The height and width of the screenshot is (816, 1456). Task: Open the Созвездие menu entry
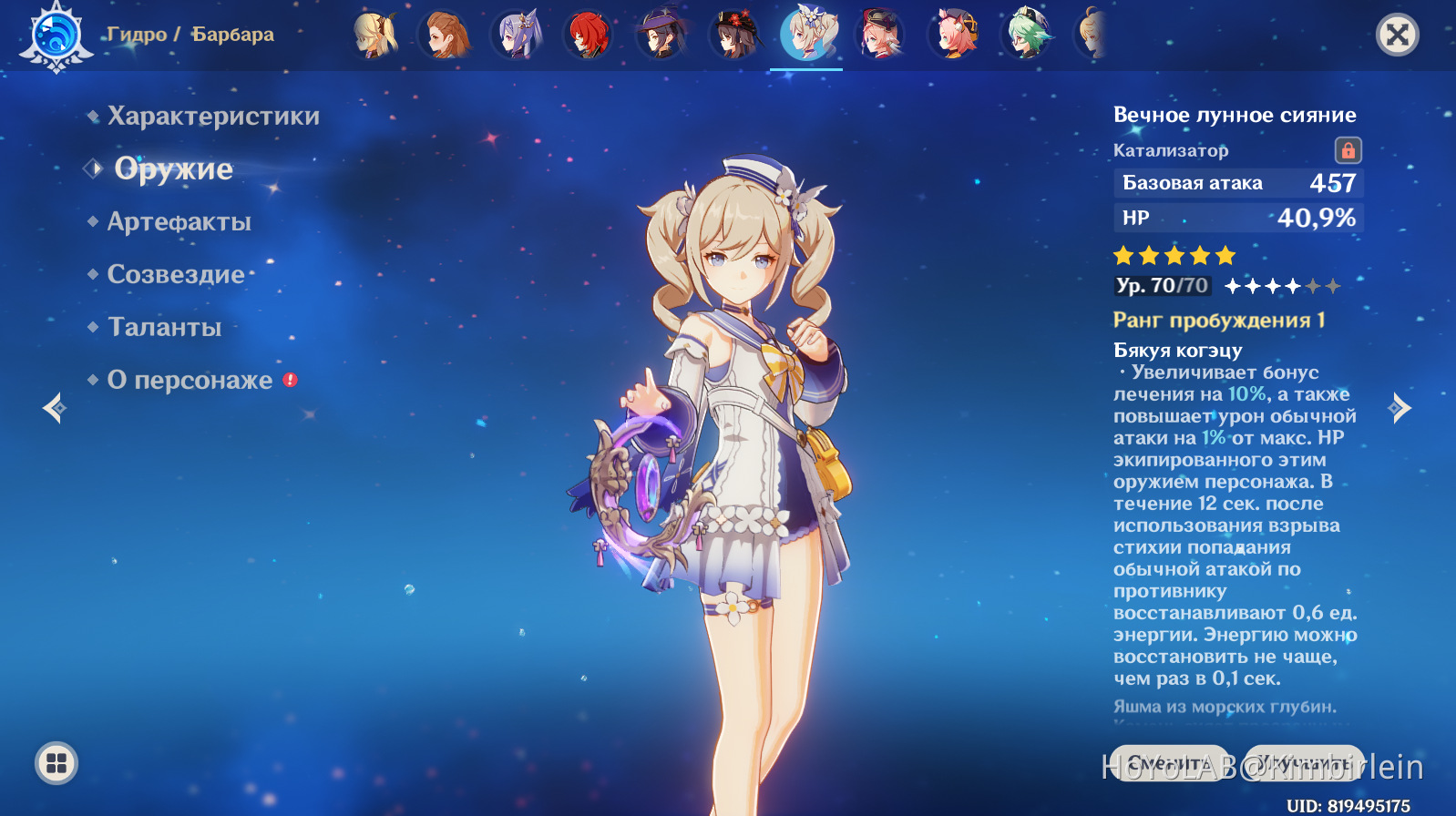[176, 275]
